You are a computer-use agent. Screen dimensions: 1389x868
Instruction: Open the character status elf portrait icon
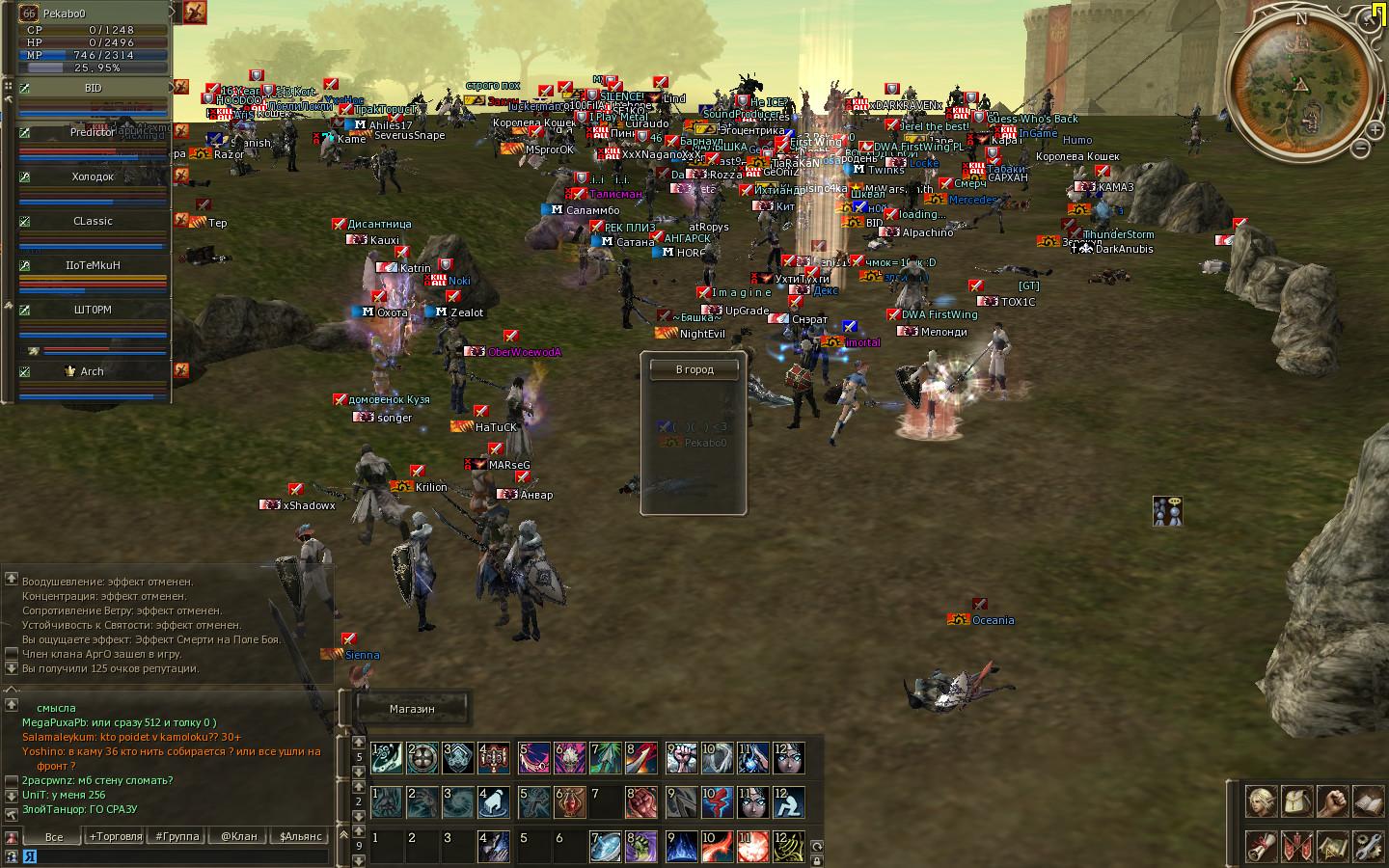[x=1260, y=801]
